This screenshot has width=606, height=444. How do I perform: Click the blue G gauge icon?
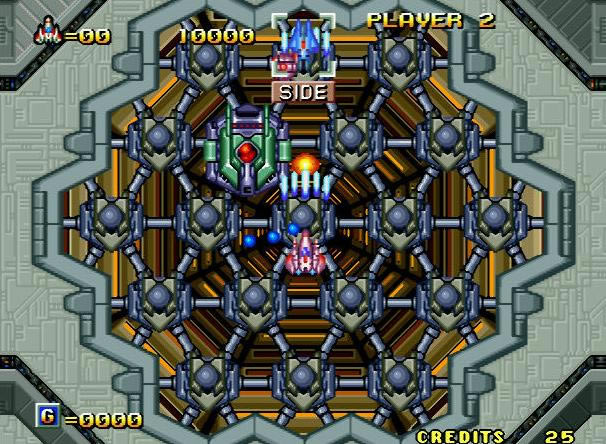pyautogui.click(x=47, y=415)
